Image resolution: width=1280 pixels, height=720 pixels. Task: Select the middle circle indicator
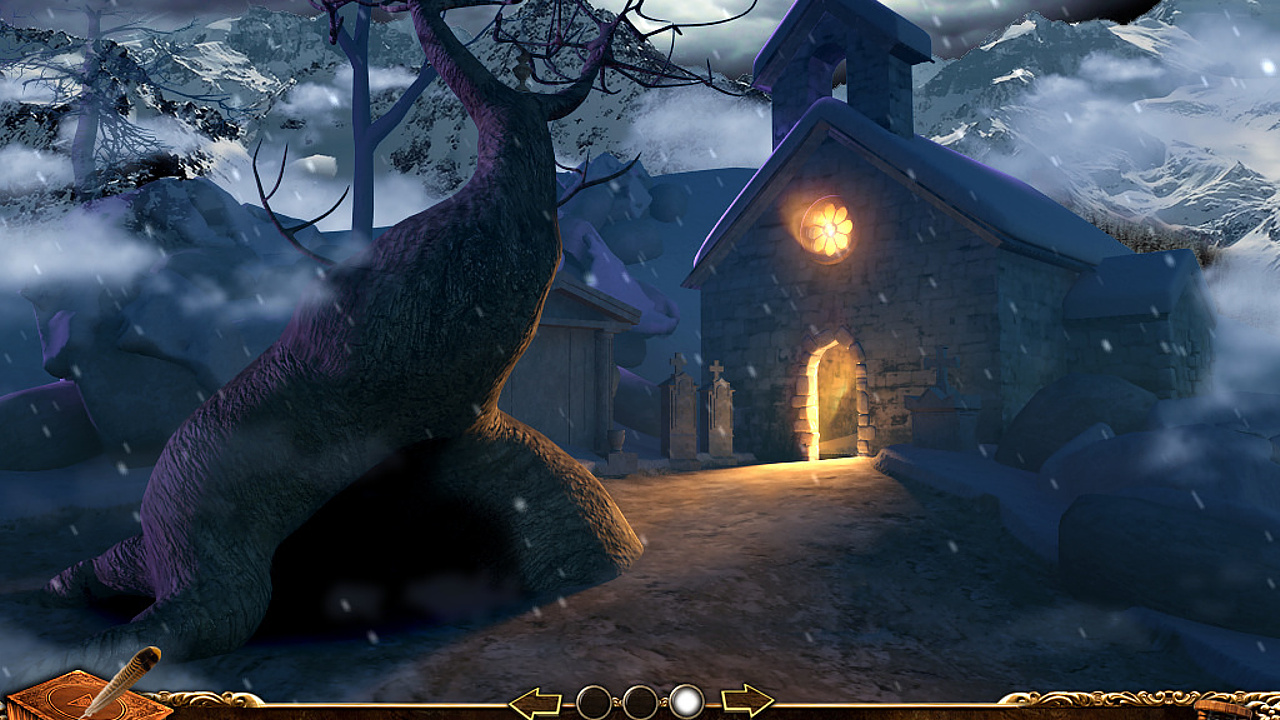[x=638, y=699]
